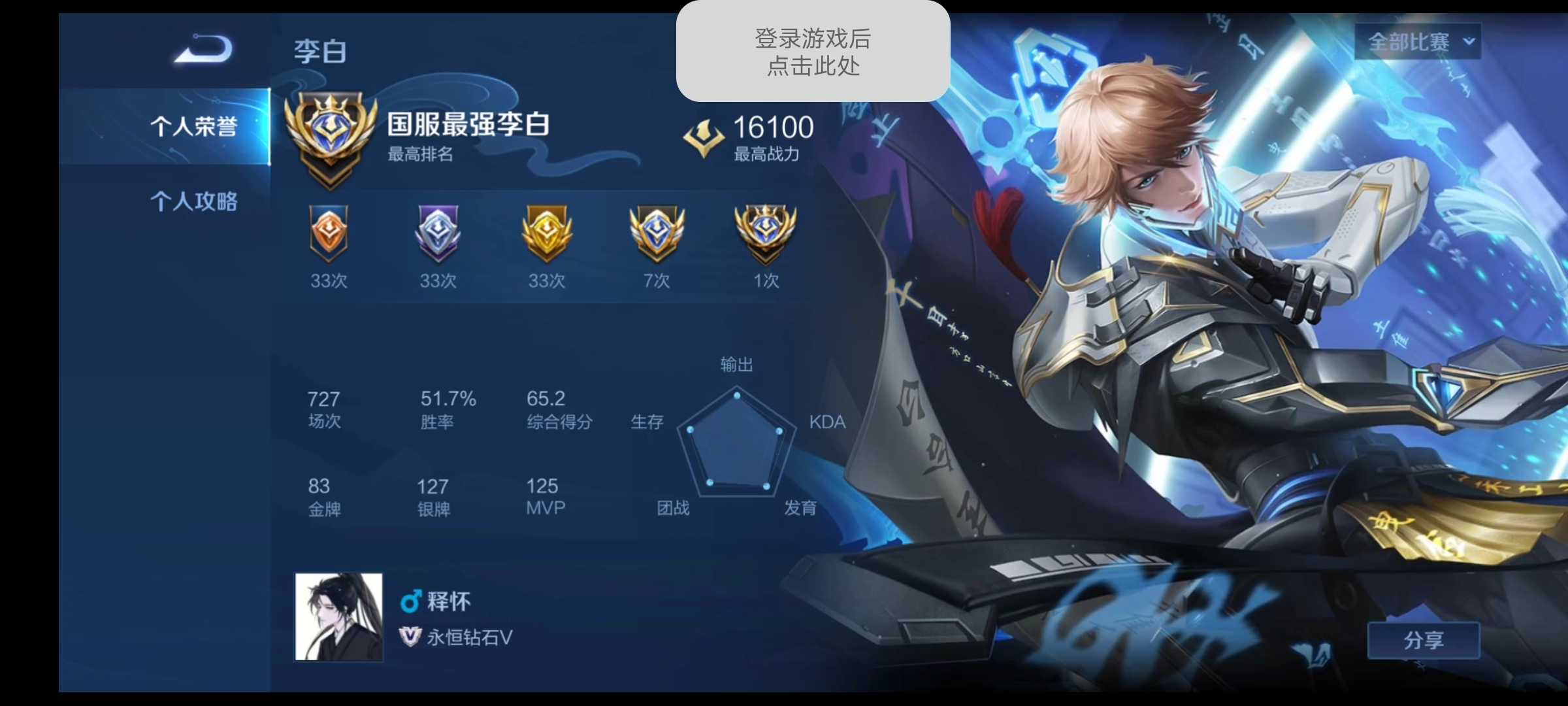Select the 51.7% 胜率 stat

(x=444, y=409)
